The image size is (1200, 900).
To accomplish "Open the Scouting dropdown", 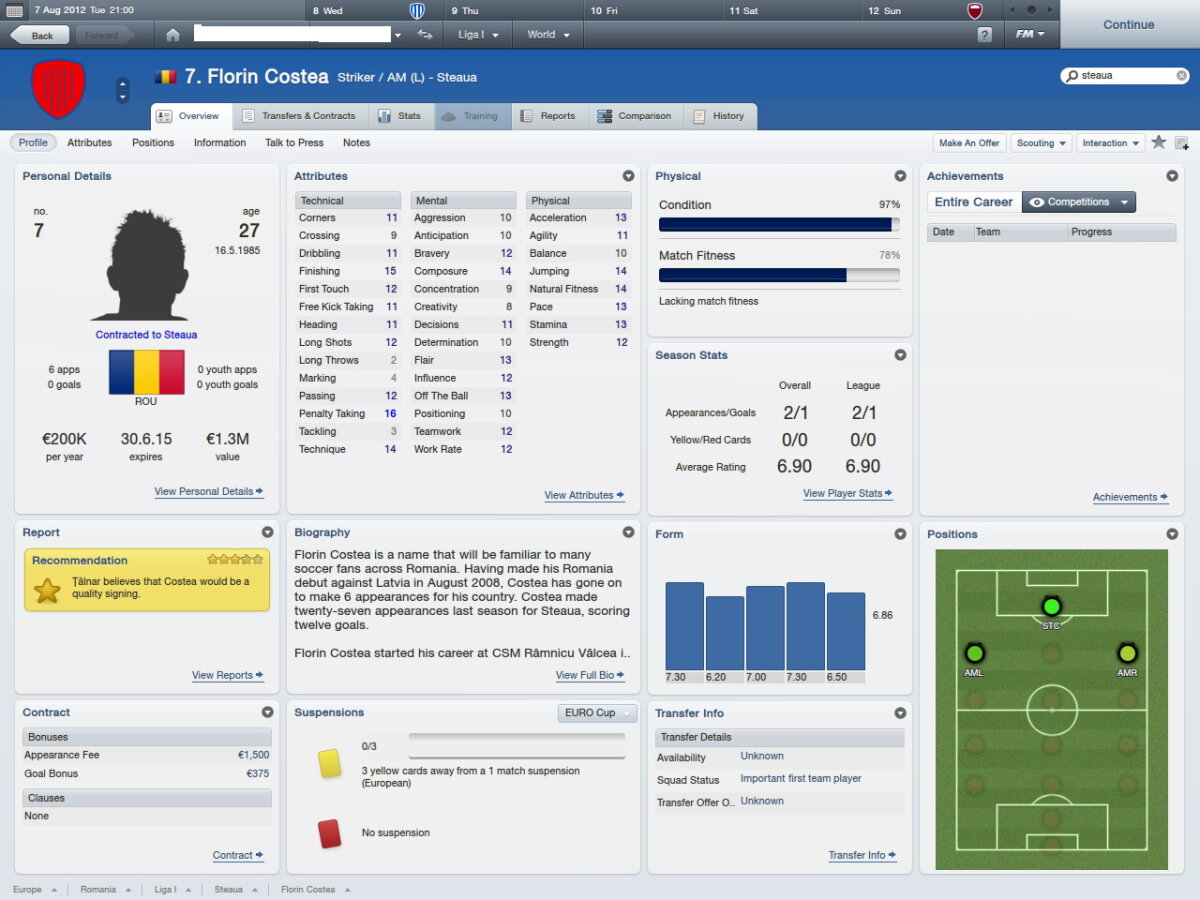I will pos(1041,143).
